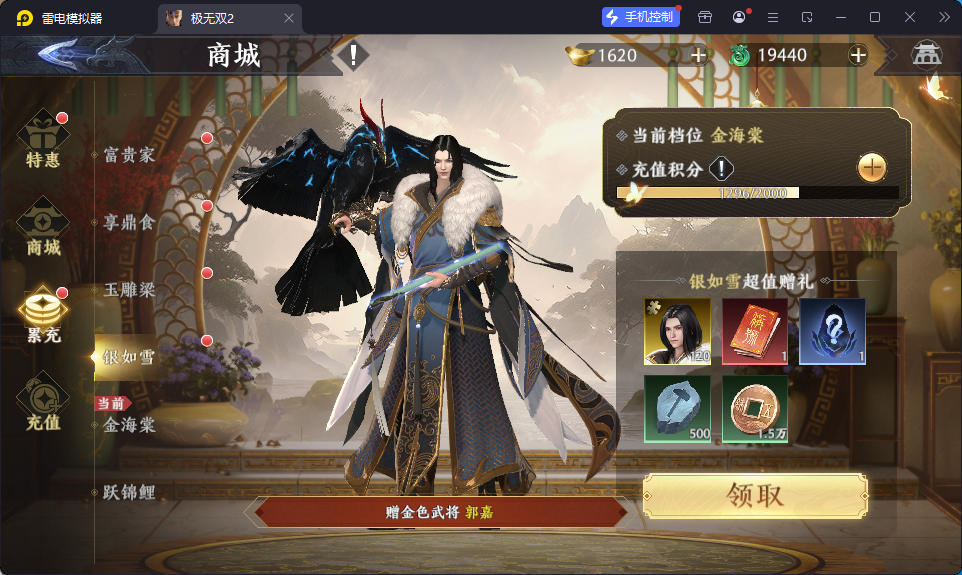Select the 享鼎食 tier
This screenshot has height=575, width=962.
(130, 222)
